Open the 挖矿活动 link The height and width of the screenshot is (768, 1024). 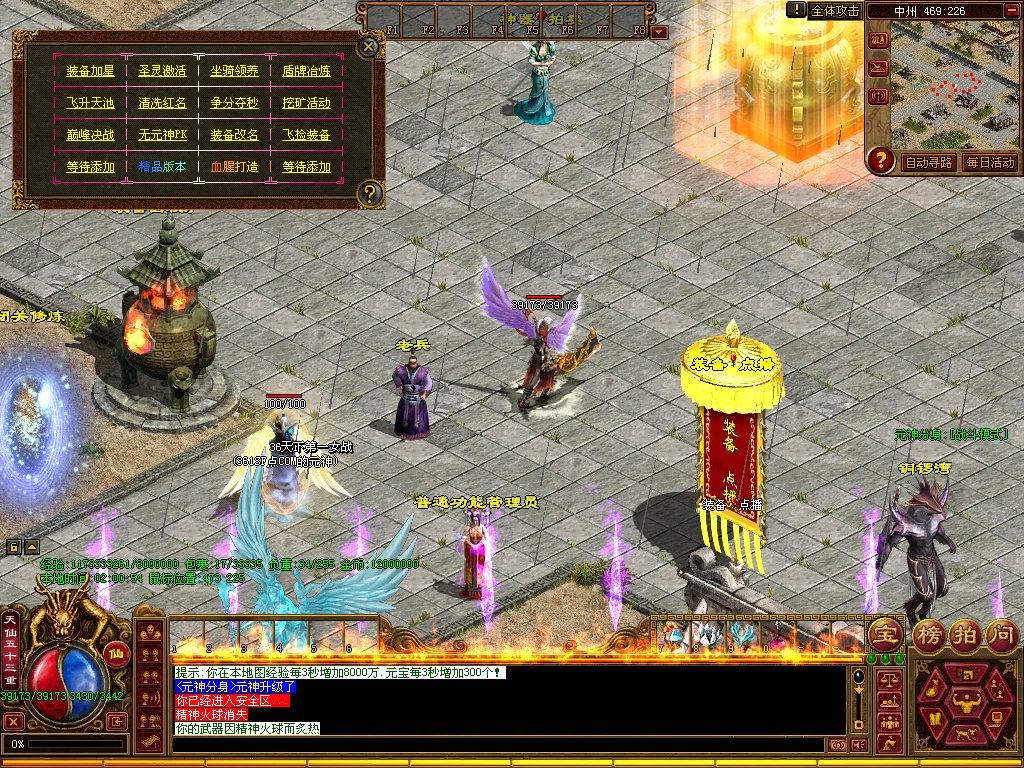click(306, 103)
